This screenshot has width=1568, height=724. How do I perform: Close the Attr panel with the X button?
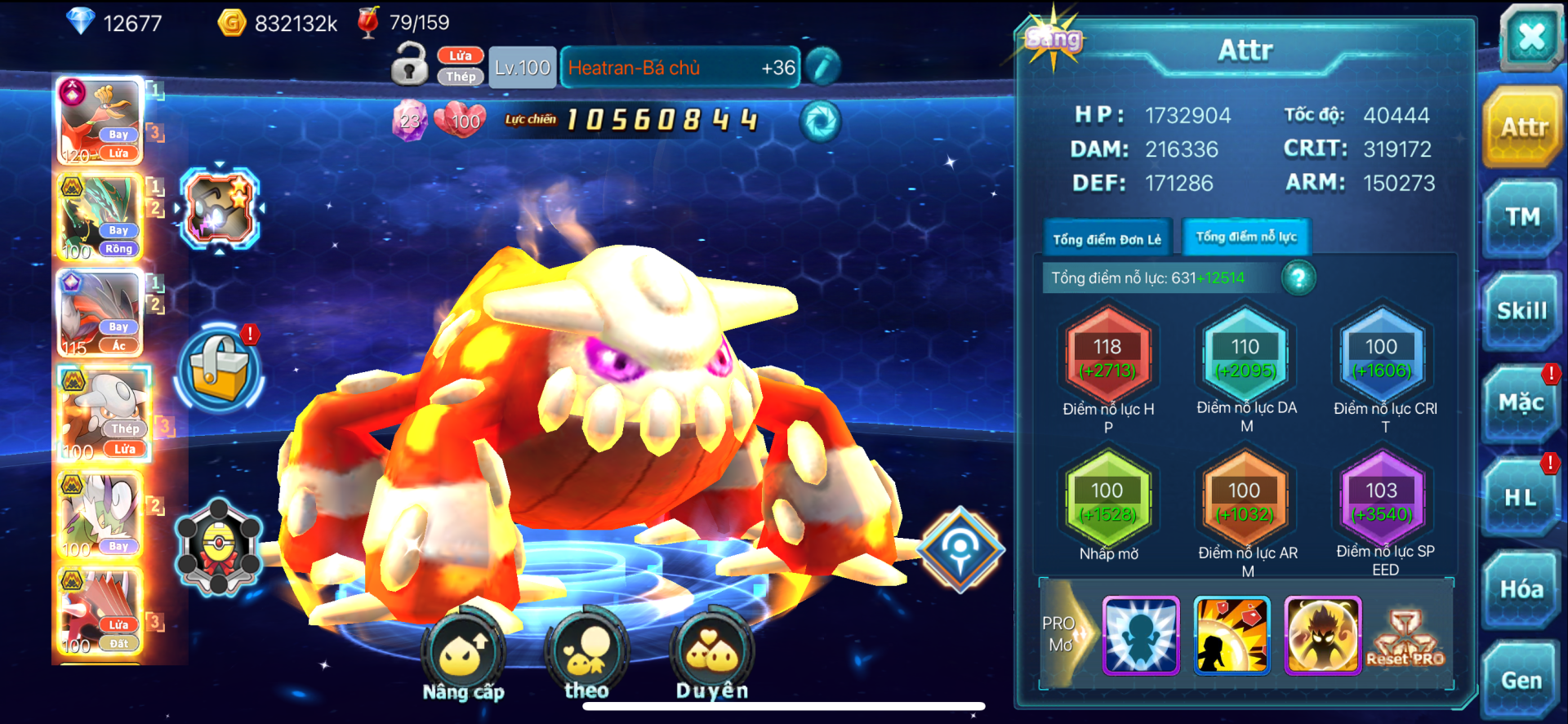pyautogui.click(x=1530, y=37)
